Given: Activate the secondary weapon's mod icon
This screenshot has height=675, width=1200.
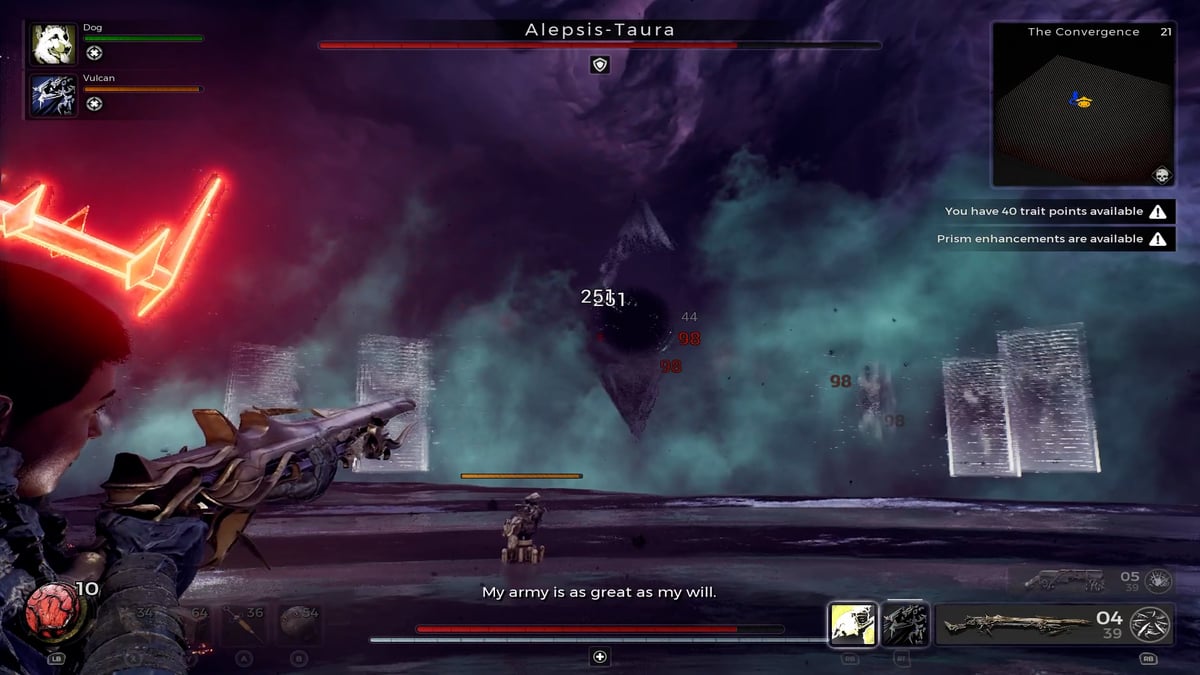Looking at the screenshot, I should (x=1157, y=579).
